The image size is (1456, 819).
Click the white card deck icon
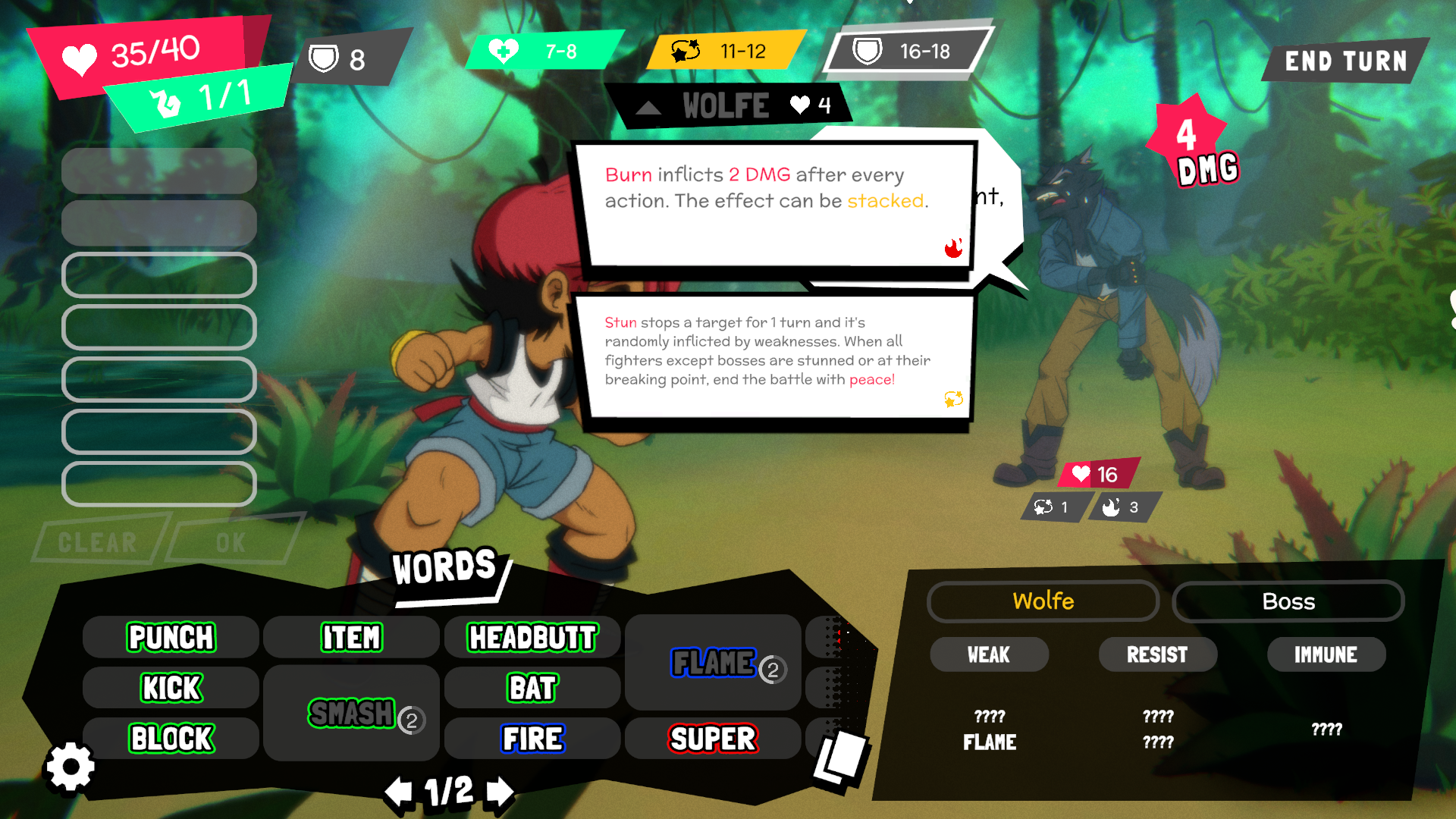point(840,760)
